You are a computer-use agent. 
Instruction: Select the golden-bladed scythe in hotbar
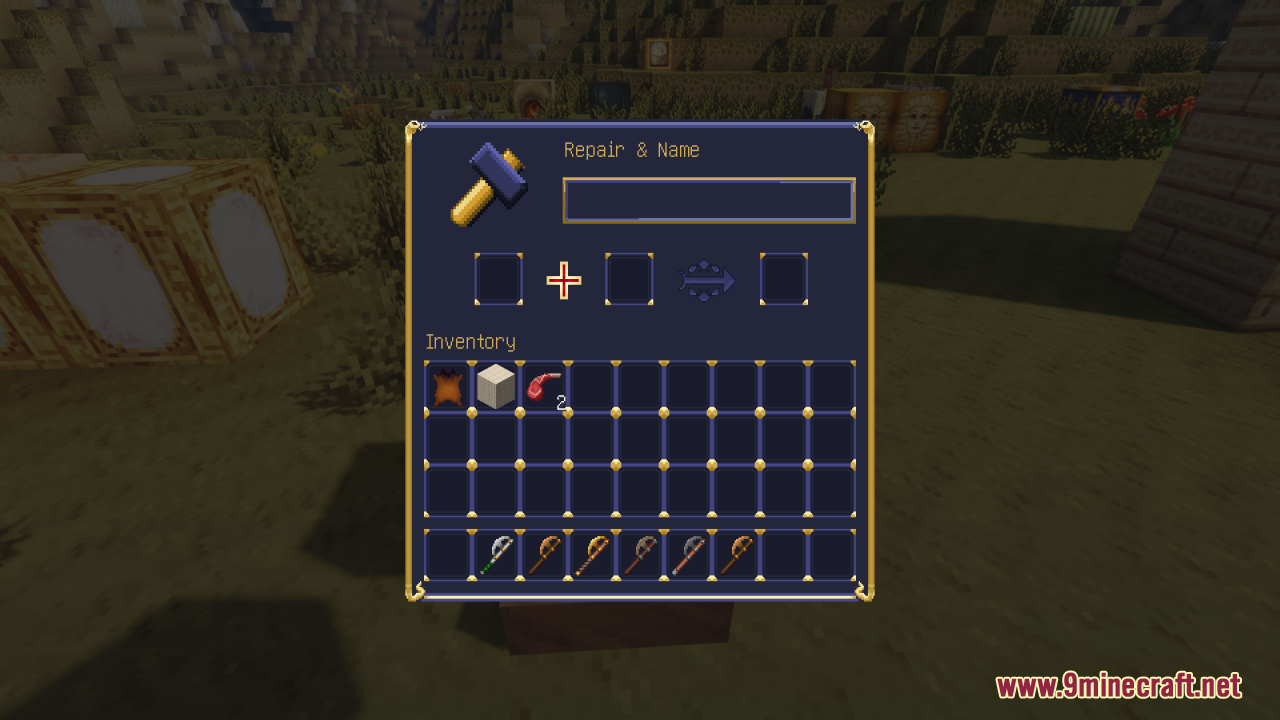(592, 555)
